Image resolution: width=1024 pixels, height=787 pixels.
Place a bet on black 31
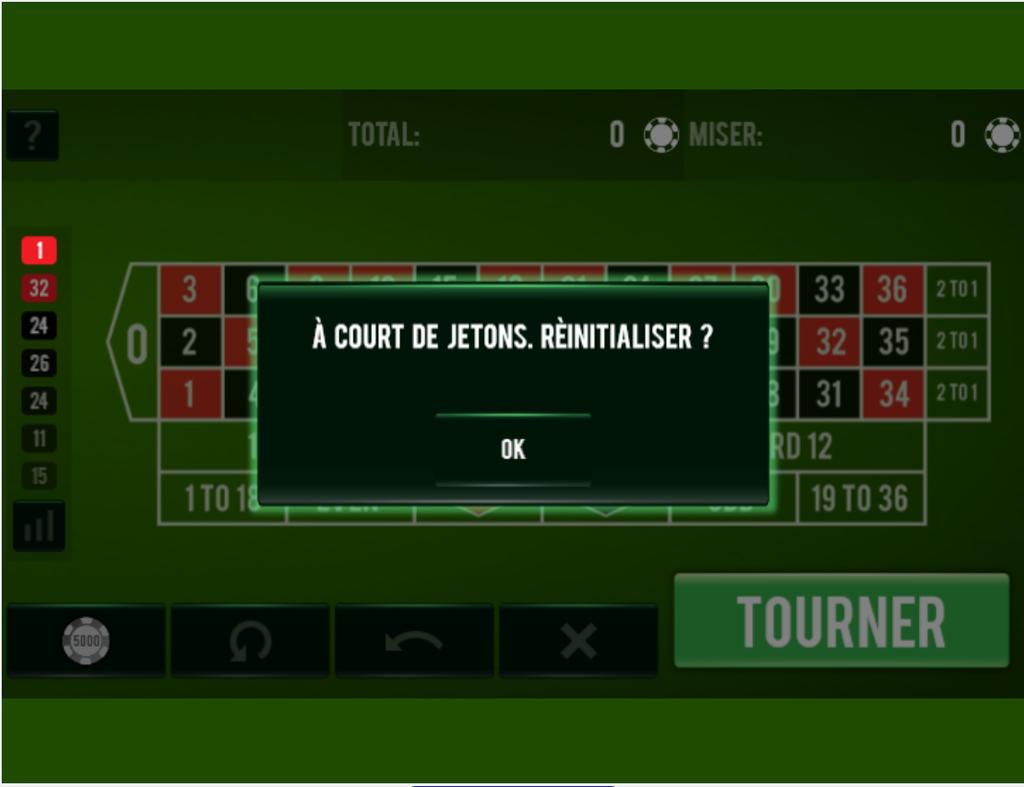click(829, 394)
